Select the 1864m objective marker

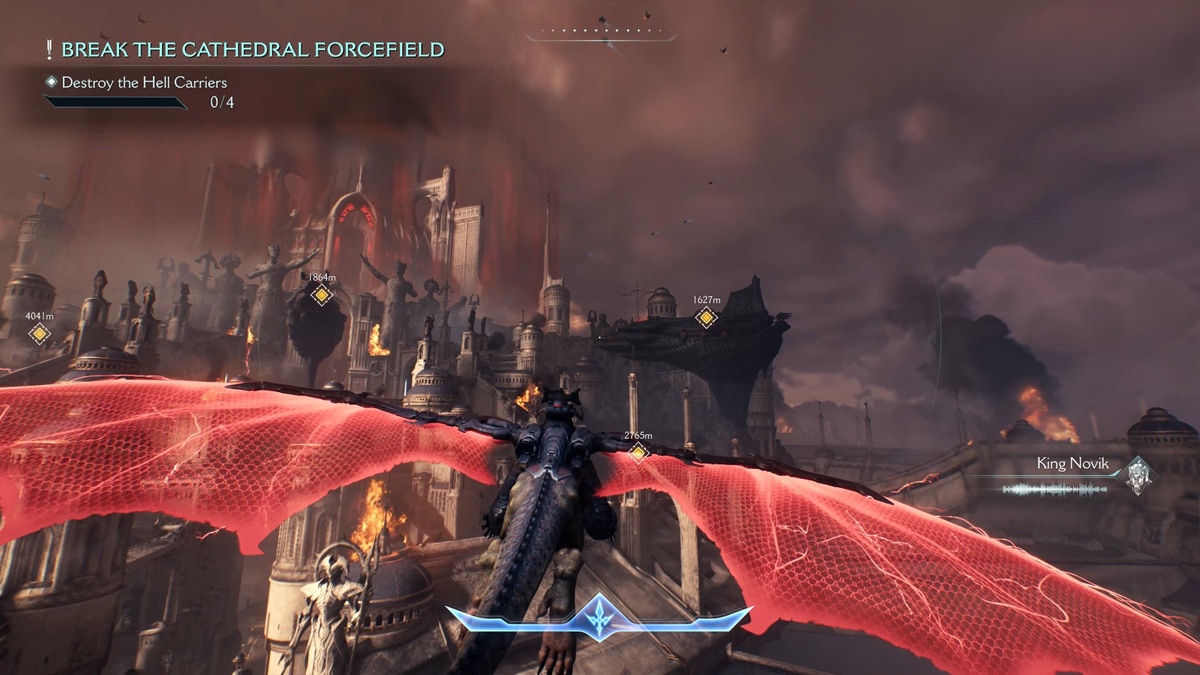click(x=321, y=295)
